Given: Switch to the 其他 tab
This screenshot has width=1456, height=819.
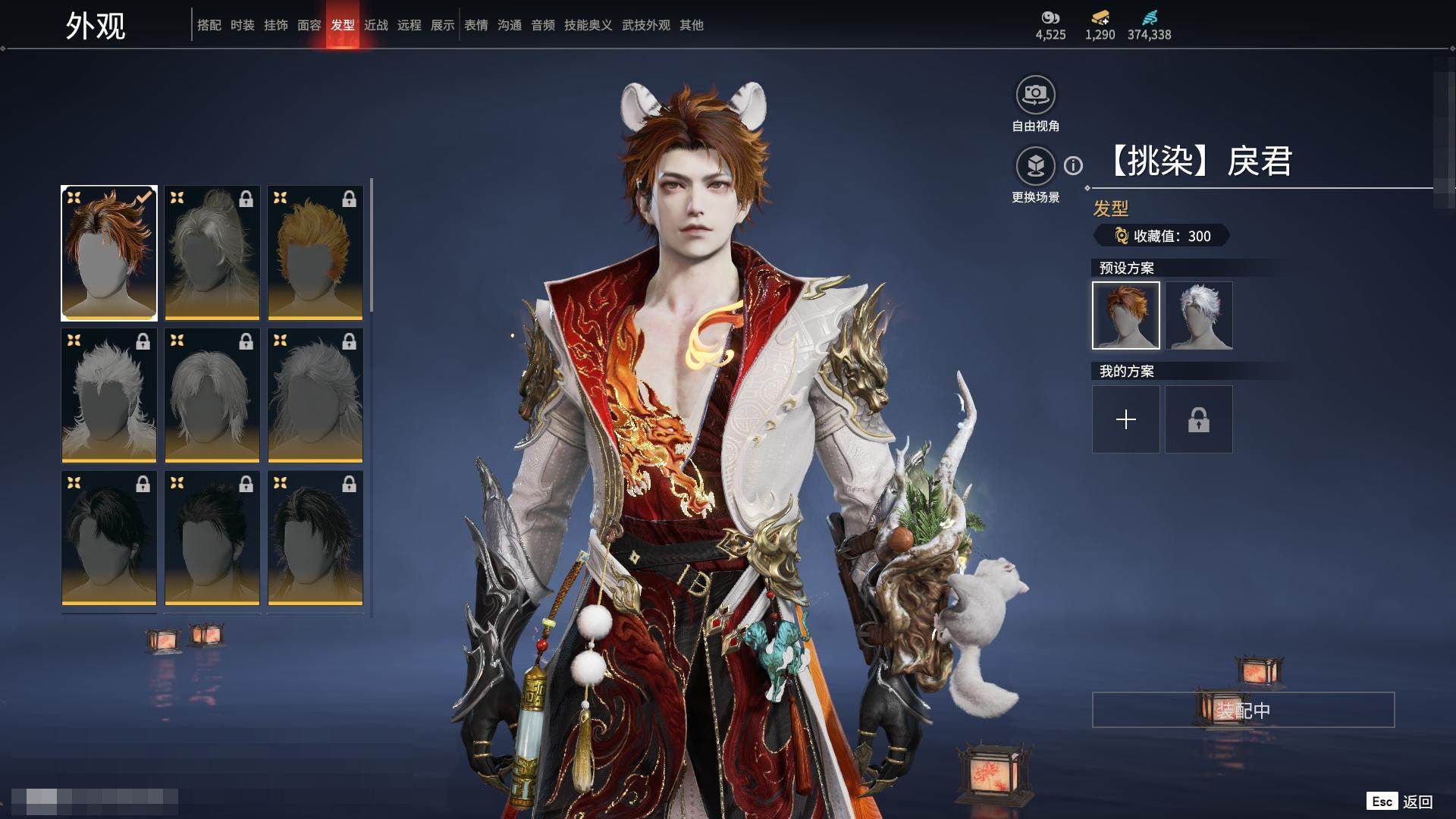Looking at the screenshot, I should (692, 25).
